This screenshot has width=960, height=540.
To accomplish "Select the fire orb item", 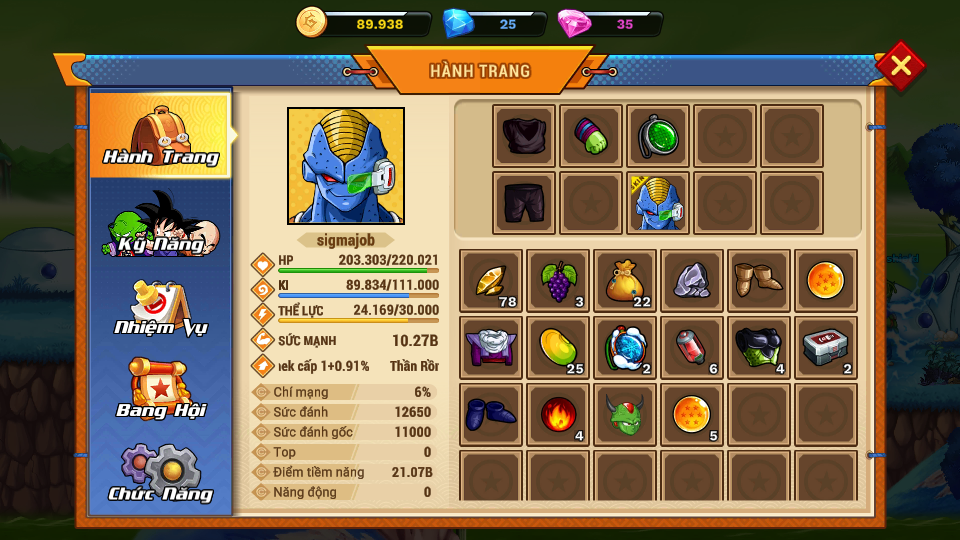I will tap(557, 414).
